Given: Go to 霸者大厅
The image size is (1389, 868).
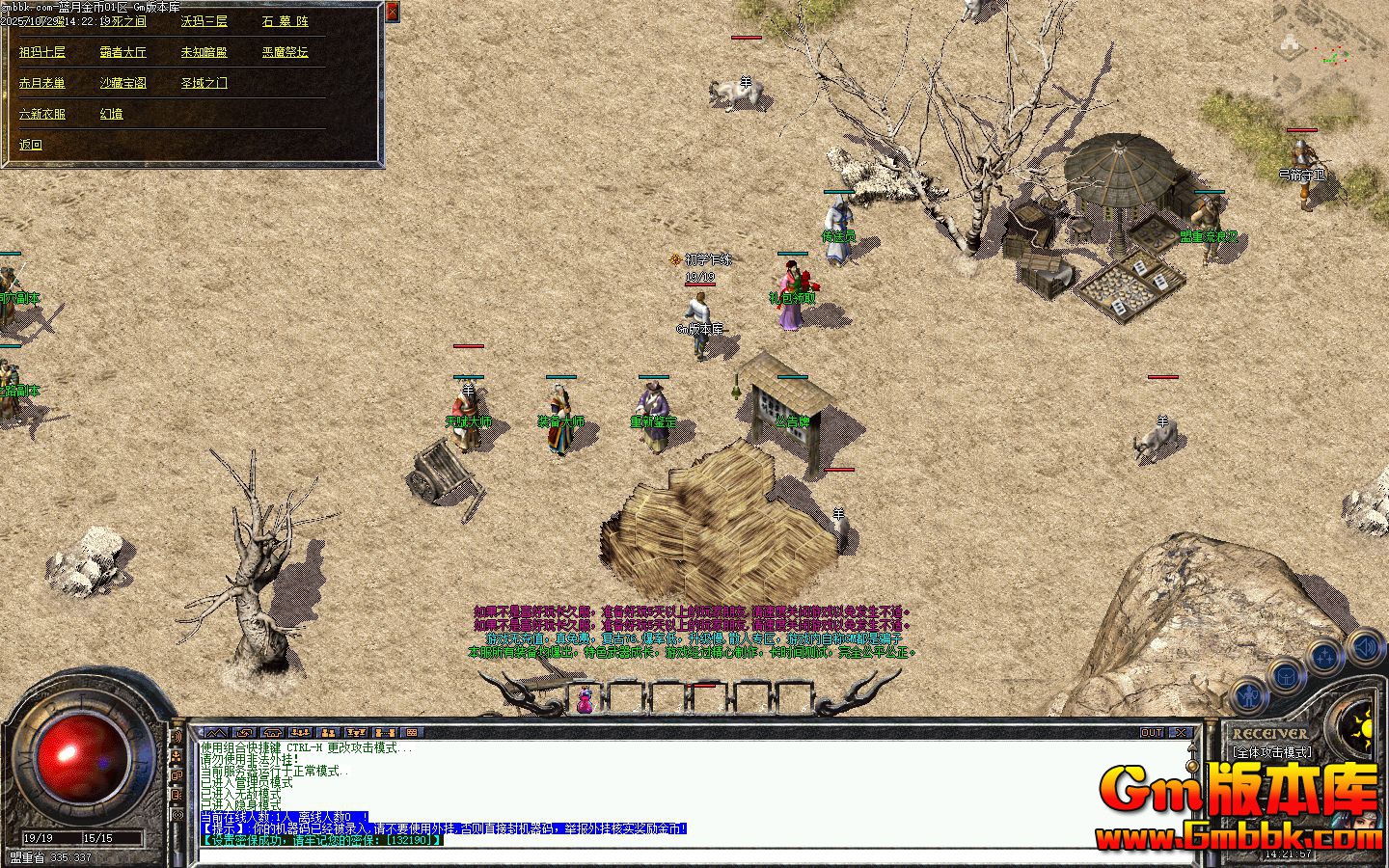Looking at the screenshot, I should (x=123, y=52).
